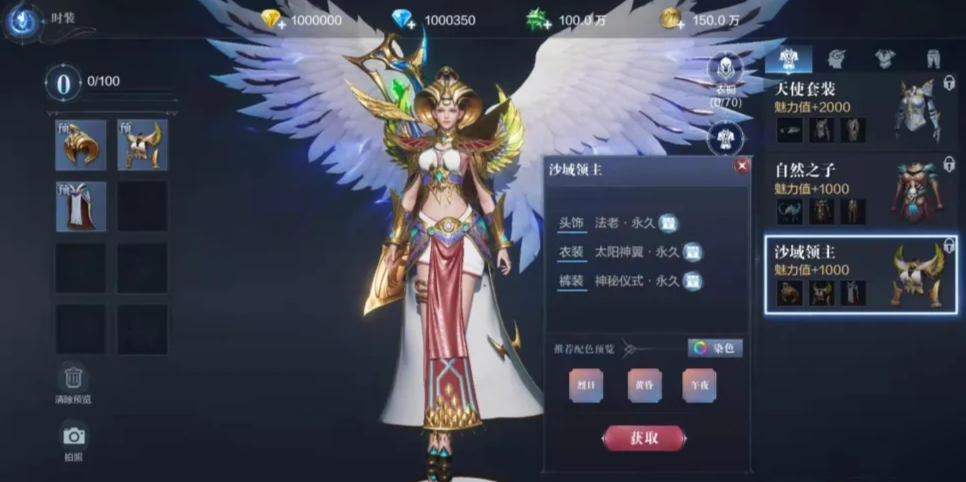Click the red 获取 obtain button
This screenshot has width=966, height=482.
(645, 438)
